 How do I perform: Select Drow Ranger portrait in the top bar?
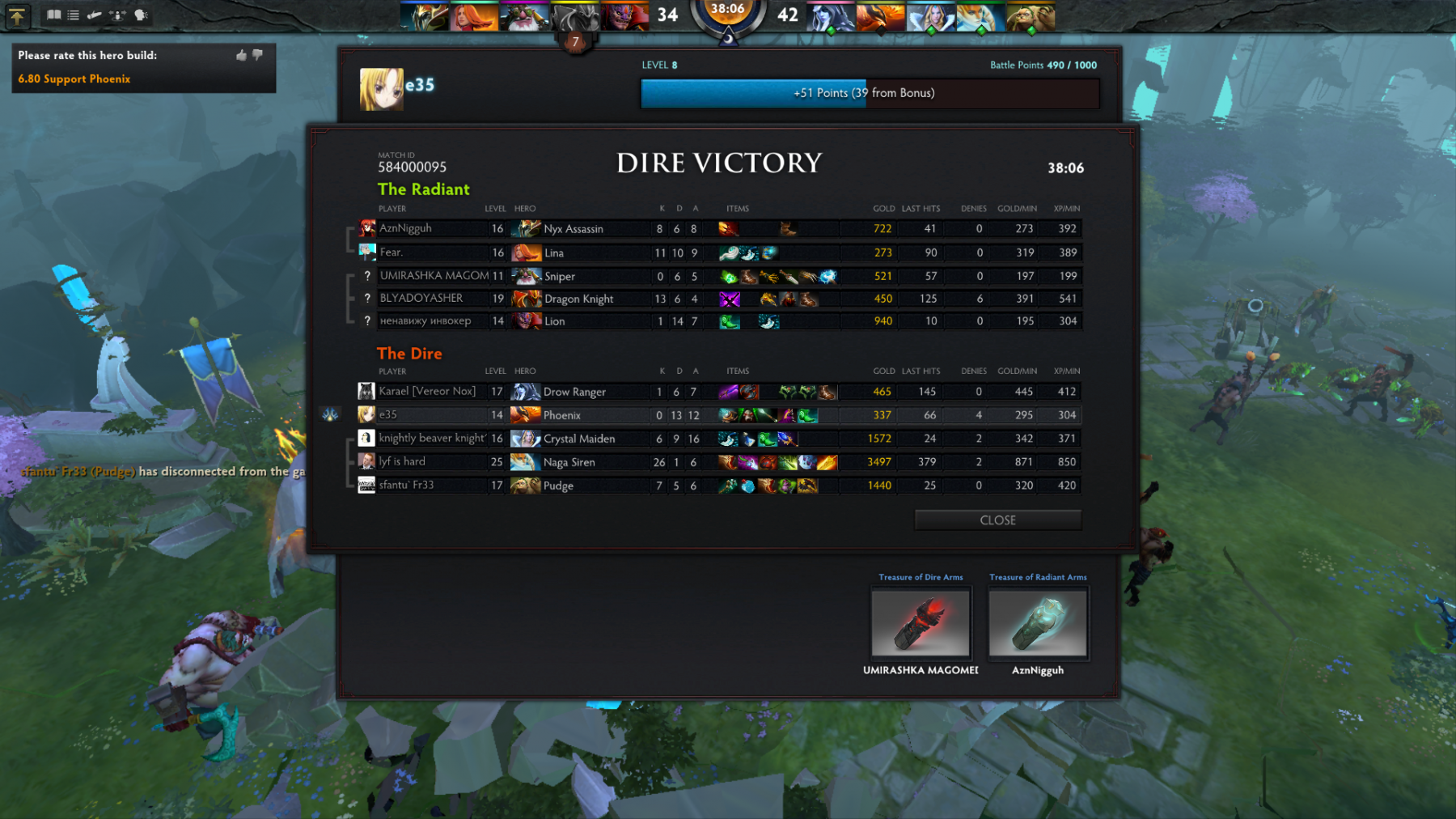[830, 16]
